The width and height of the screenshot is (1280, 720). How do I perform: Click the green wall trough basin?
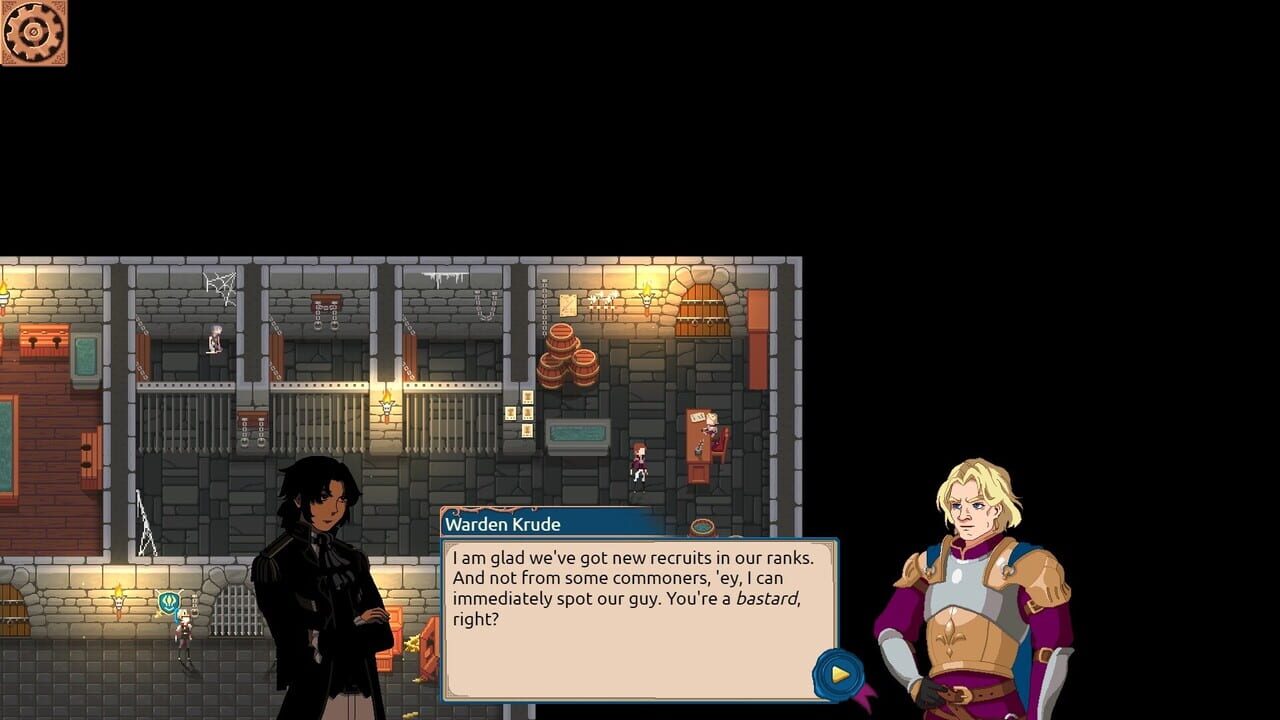576,432
